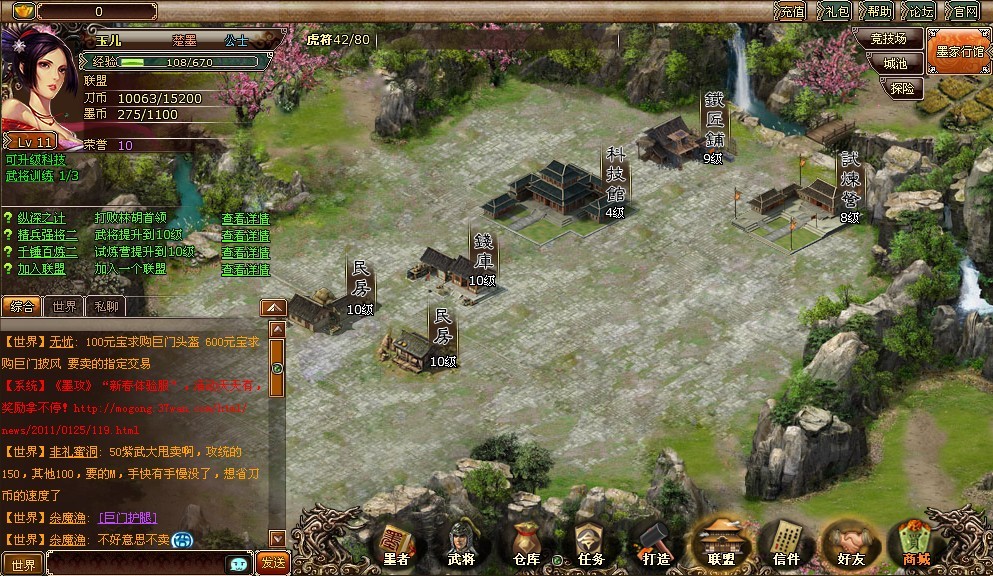Open the 商城 shop
The width and height of the screenshot is (993, 576).
915,545
